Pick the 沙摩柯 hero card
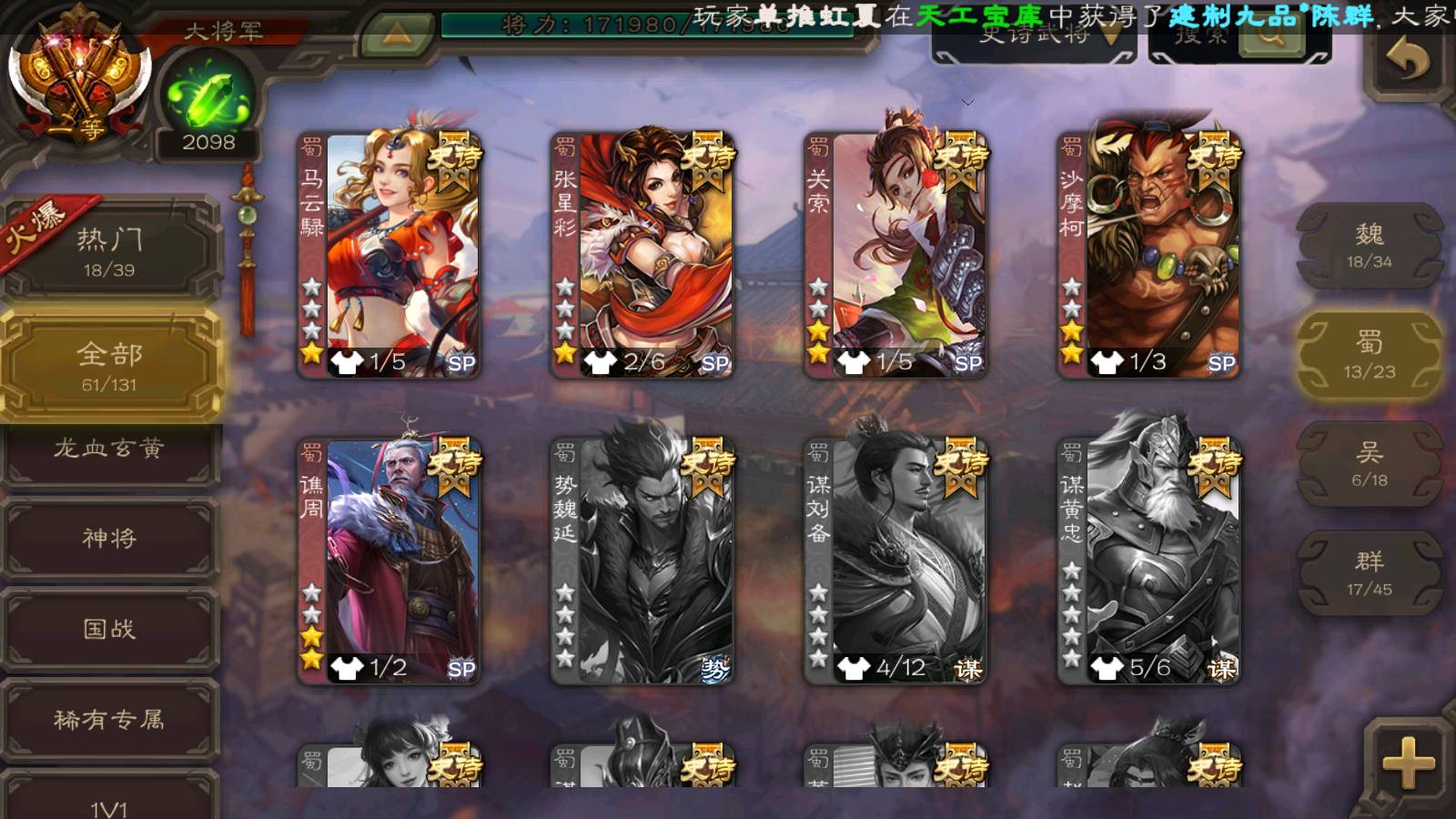 tap(1148, 255)
